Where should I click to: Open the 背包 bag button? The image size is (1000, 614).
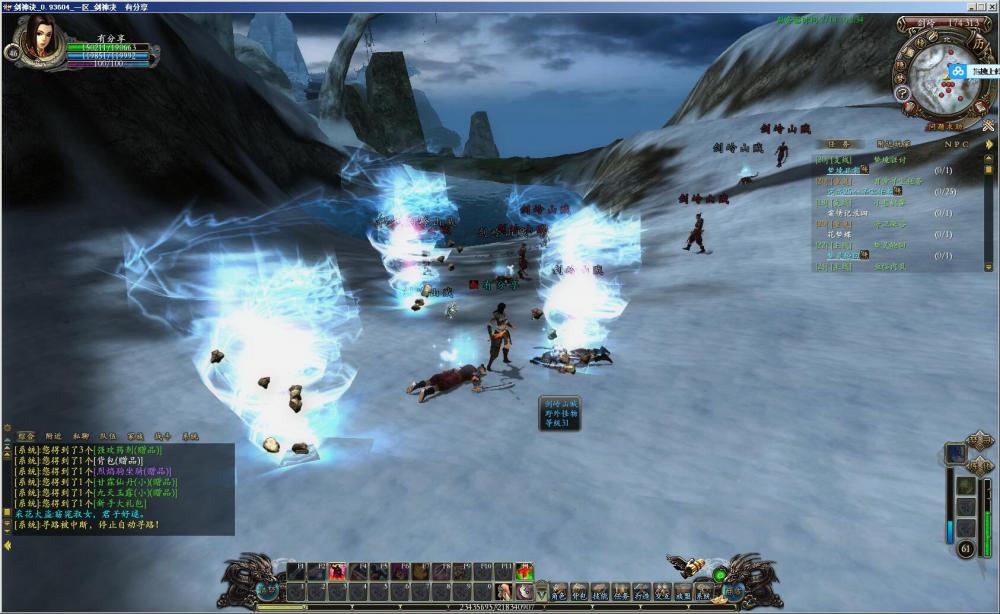[x=578, y=592]
